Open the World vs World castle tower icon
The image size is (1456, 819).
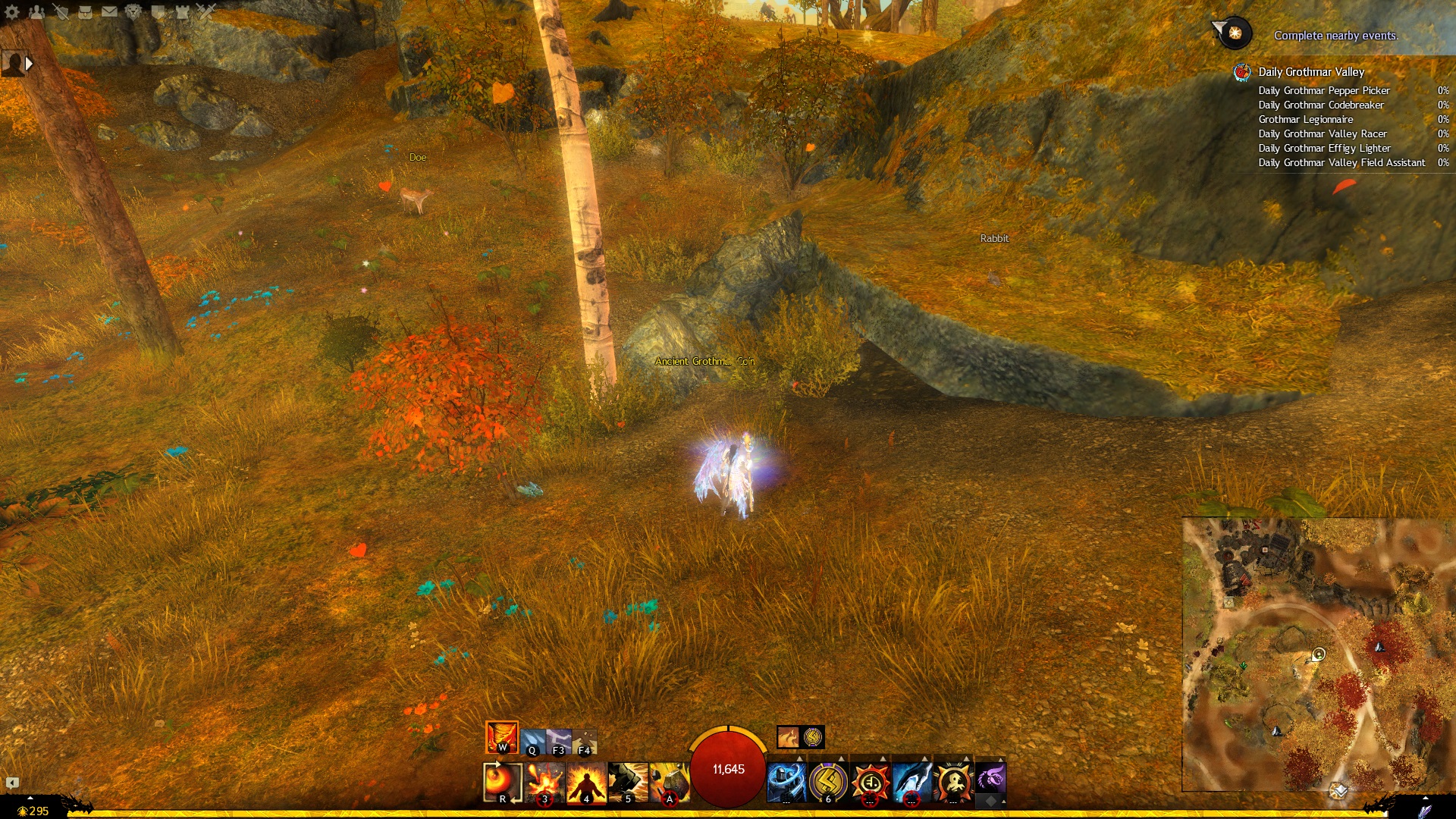click(x=182, y=11)
